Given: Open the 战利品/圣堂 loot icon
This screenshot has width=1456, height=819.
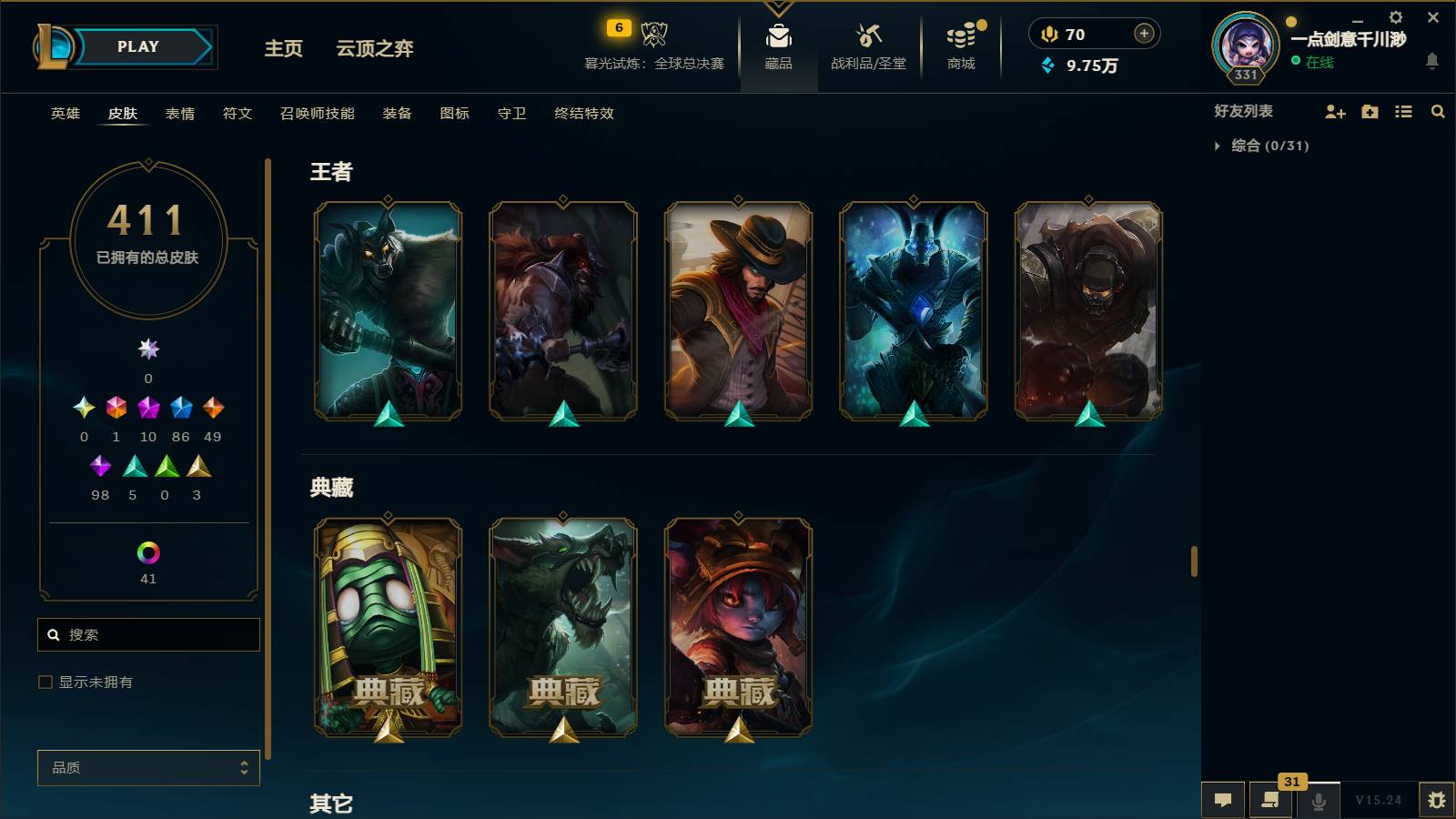Looking at the screenshot, I should pyautogui.click(x=866, y=38).
